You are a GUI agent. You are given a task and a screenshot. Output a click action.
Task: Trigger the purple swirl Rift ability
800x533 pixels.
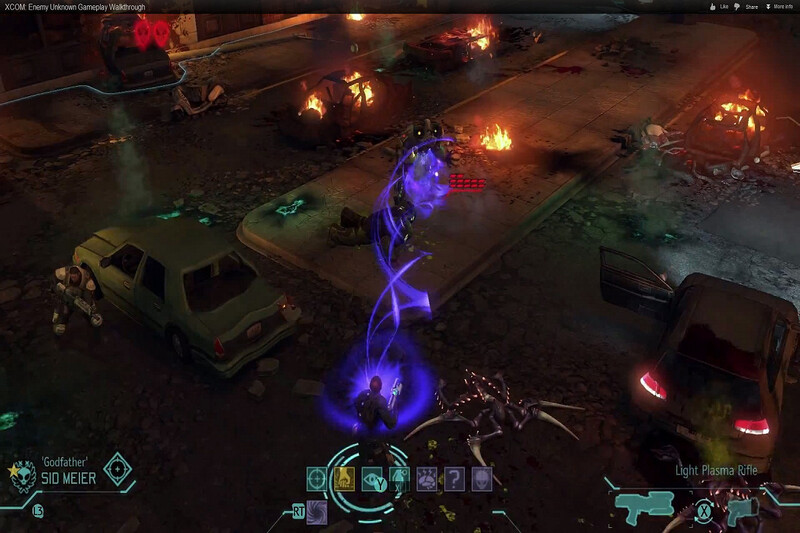click(x=317, y=513)
